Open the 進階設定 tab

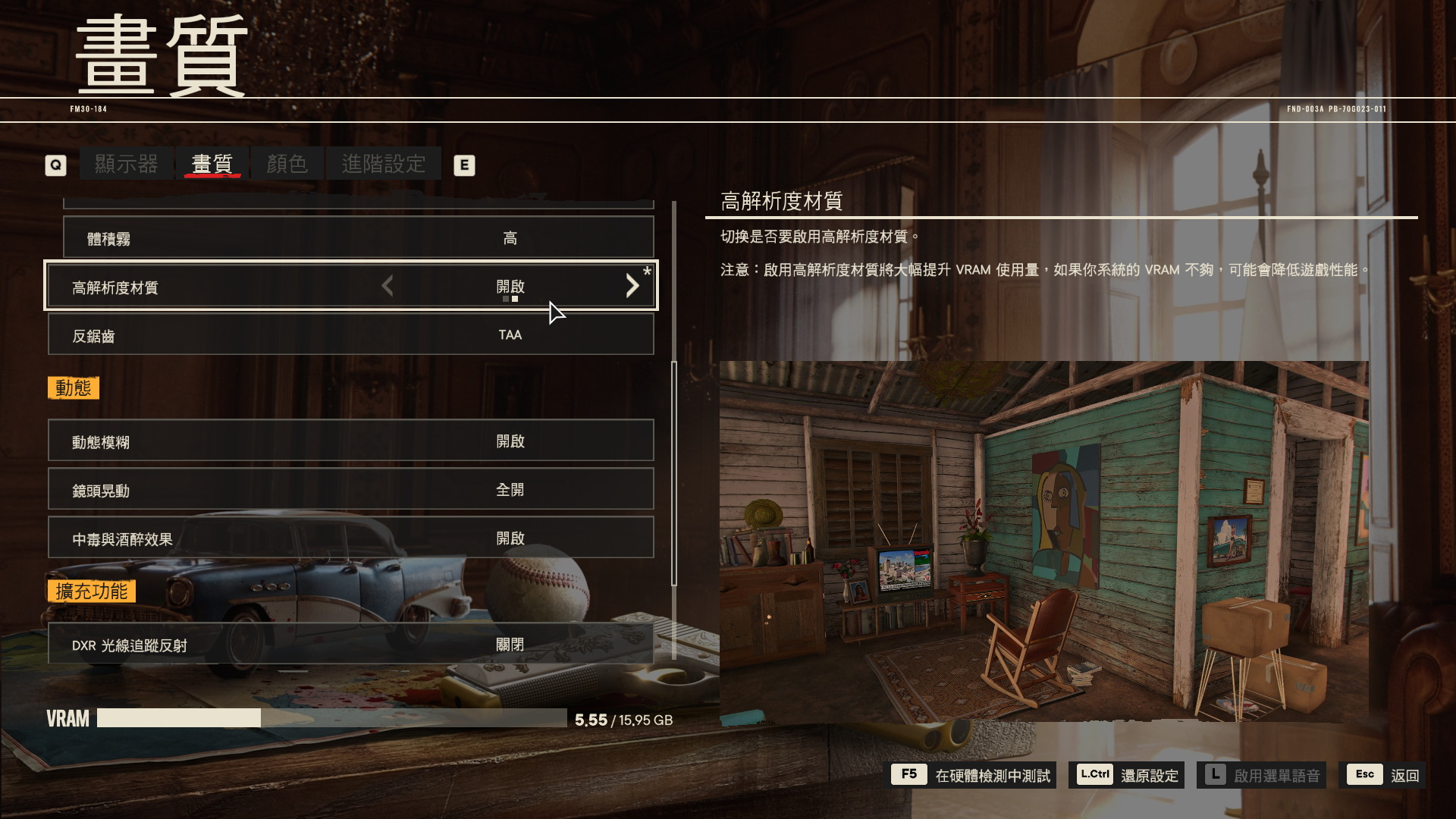pos(384,162)
